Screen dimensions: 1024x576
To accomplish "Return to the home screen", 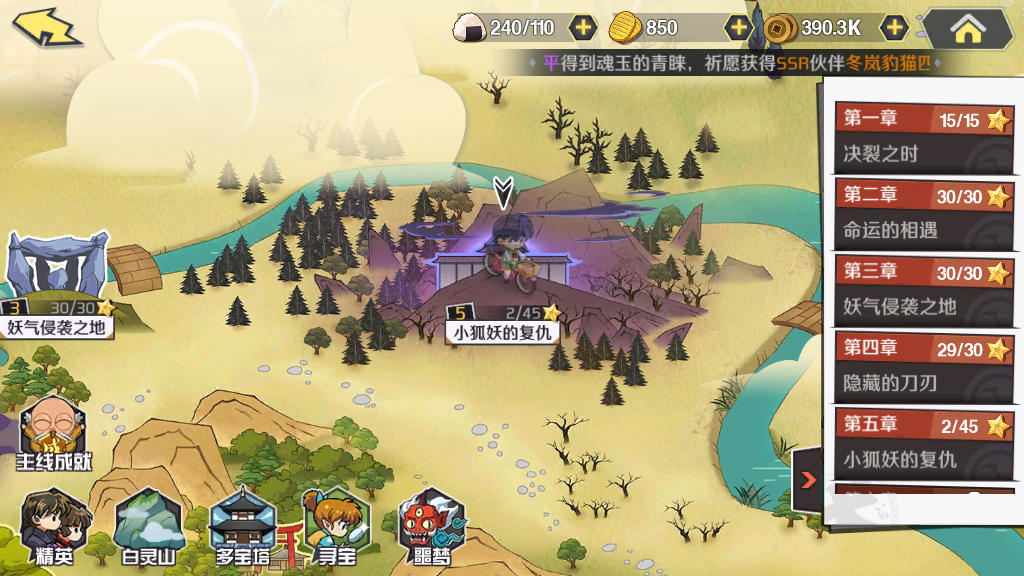I will point(967,29).
